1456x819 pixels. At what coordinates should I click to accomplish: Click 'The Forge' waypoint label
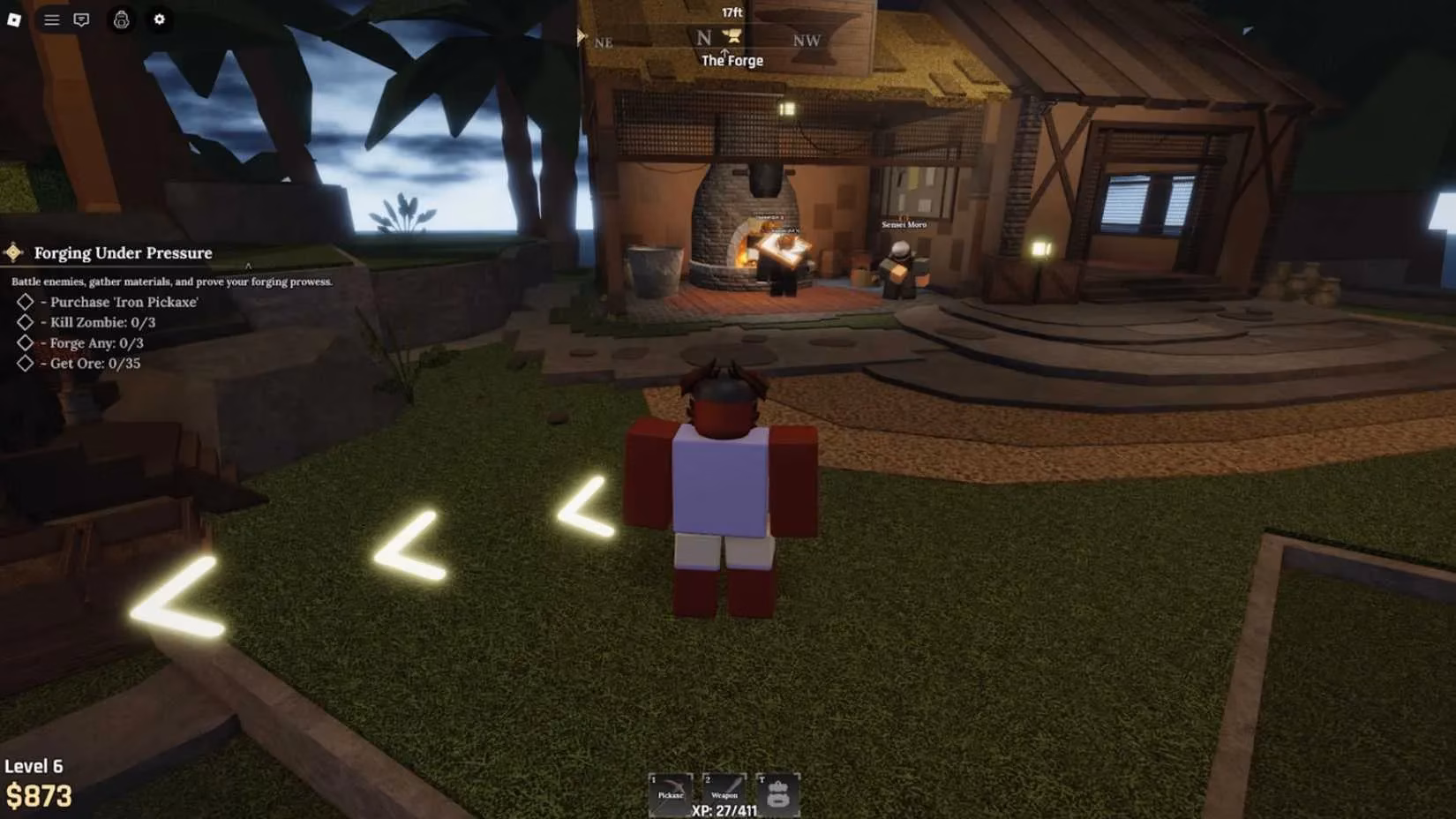point(730,60)
